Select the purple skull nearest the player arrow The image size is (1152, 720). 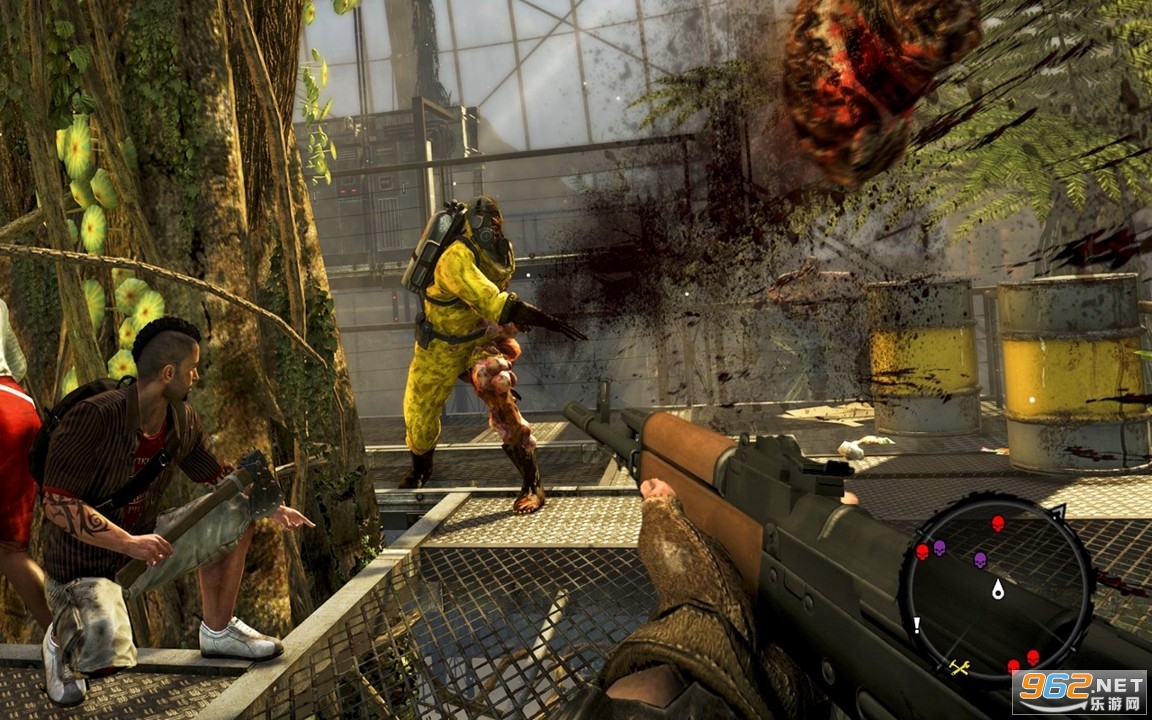pyautogui.click(x=980, y=560)
